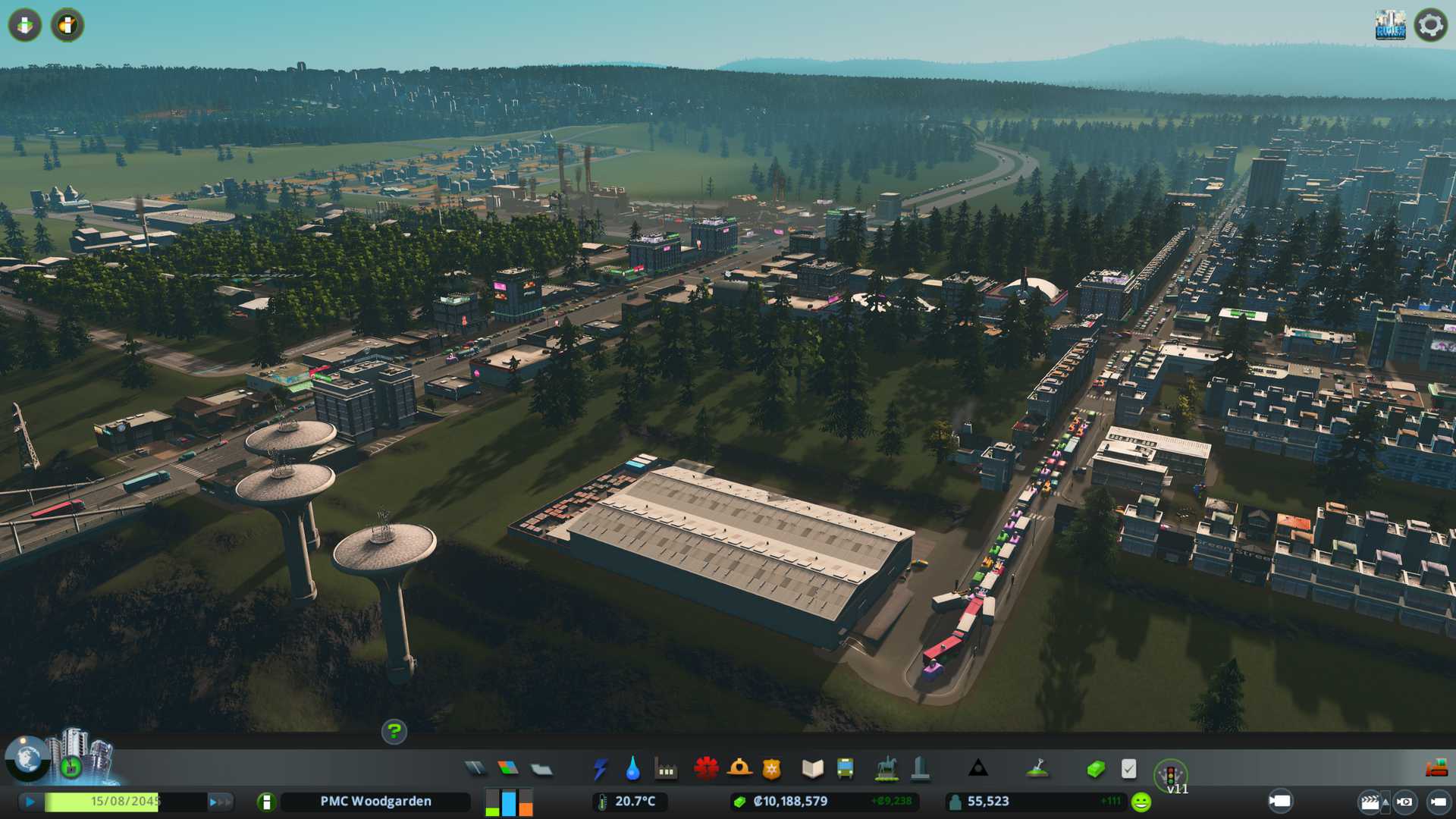This screenshot has height=819, width=1456.
Task: Change the game speed arrows
Action: tap(219, 802)
